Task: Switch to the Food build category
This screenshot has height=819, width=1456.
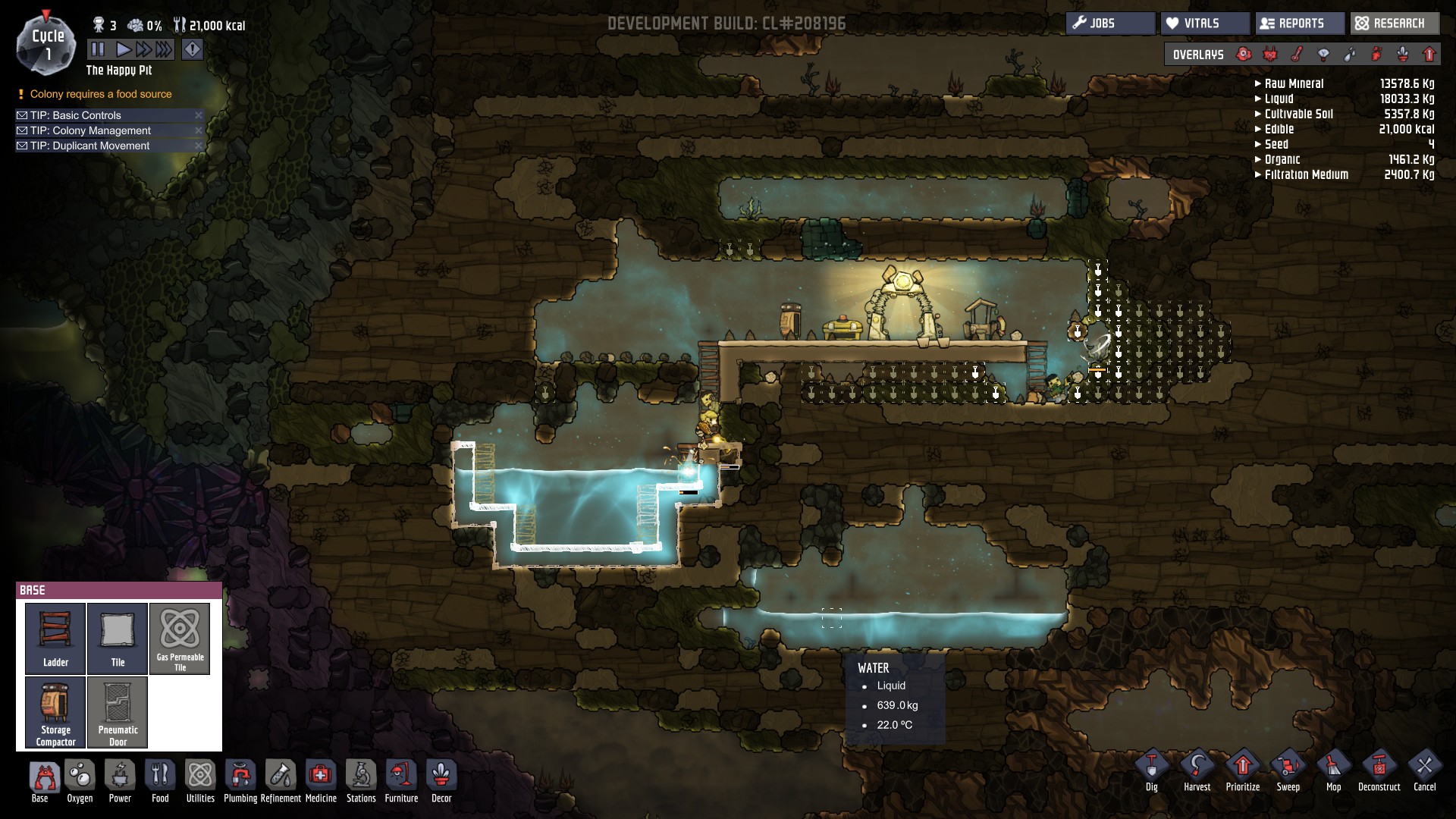Action: (x=160, y=781)
